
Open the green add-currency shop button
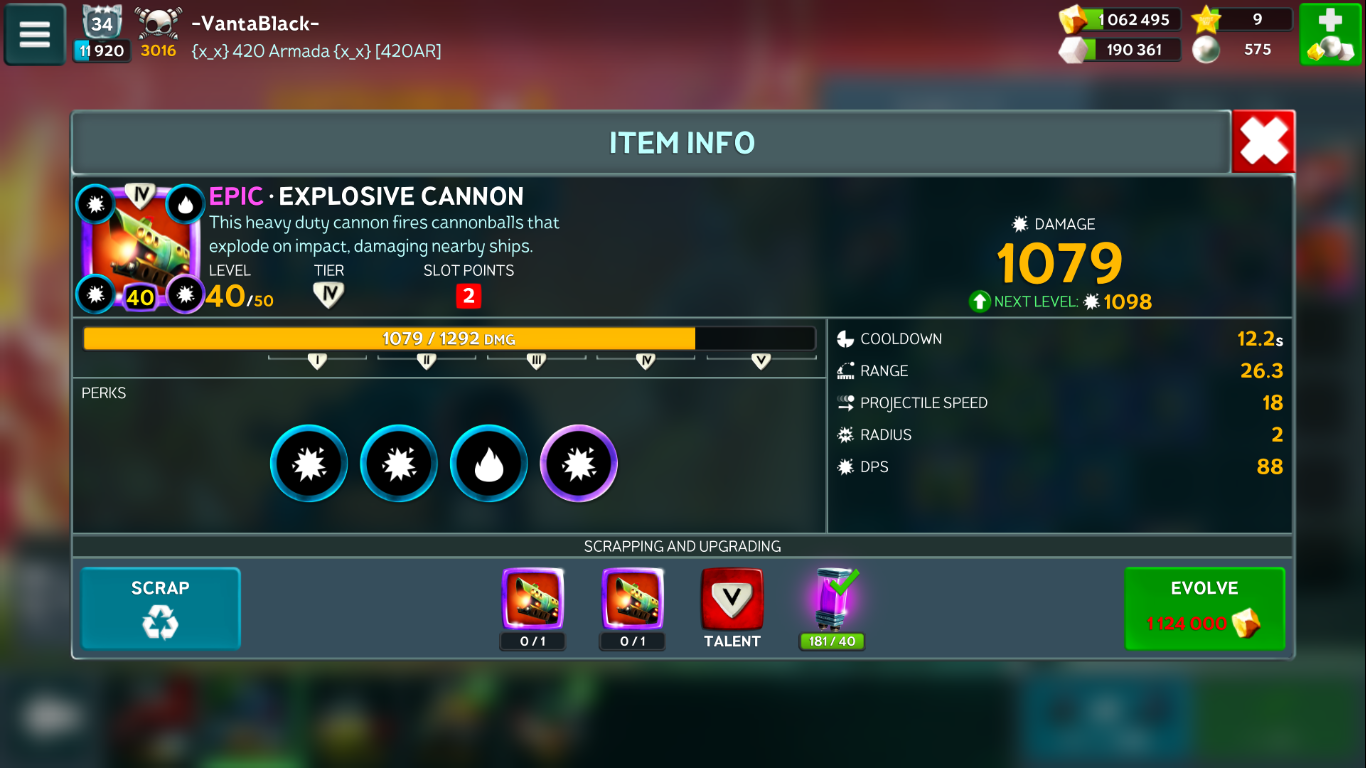click(1330, 35)
